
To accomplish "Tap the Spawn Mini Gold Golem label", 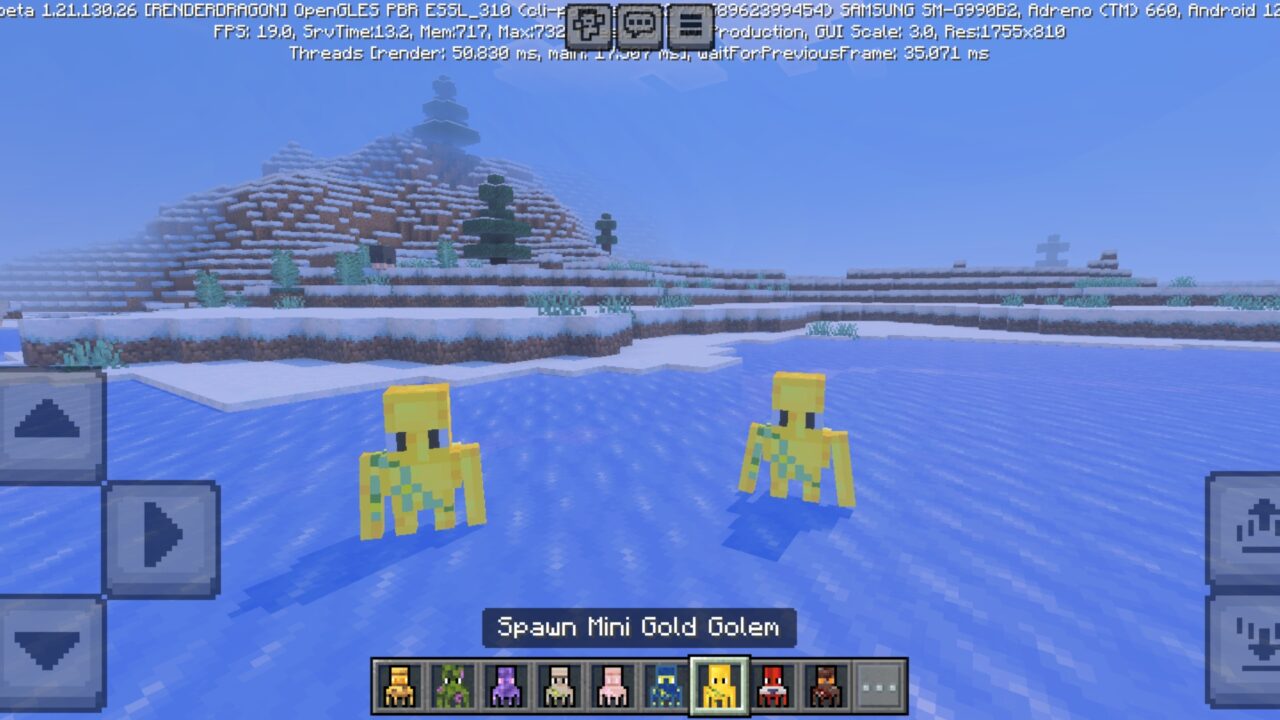I will coord(639,628).
